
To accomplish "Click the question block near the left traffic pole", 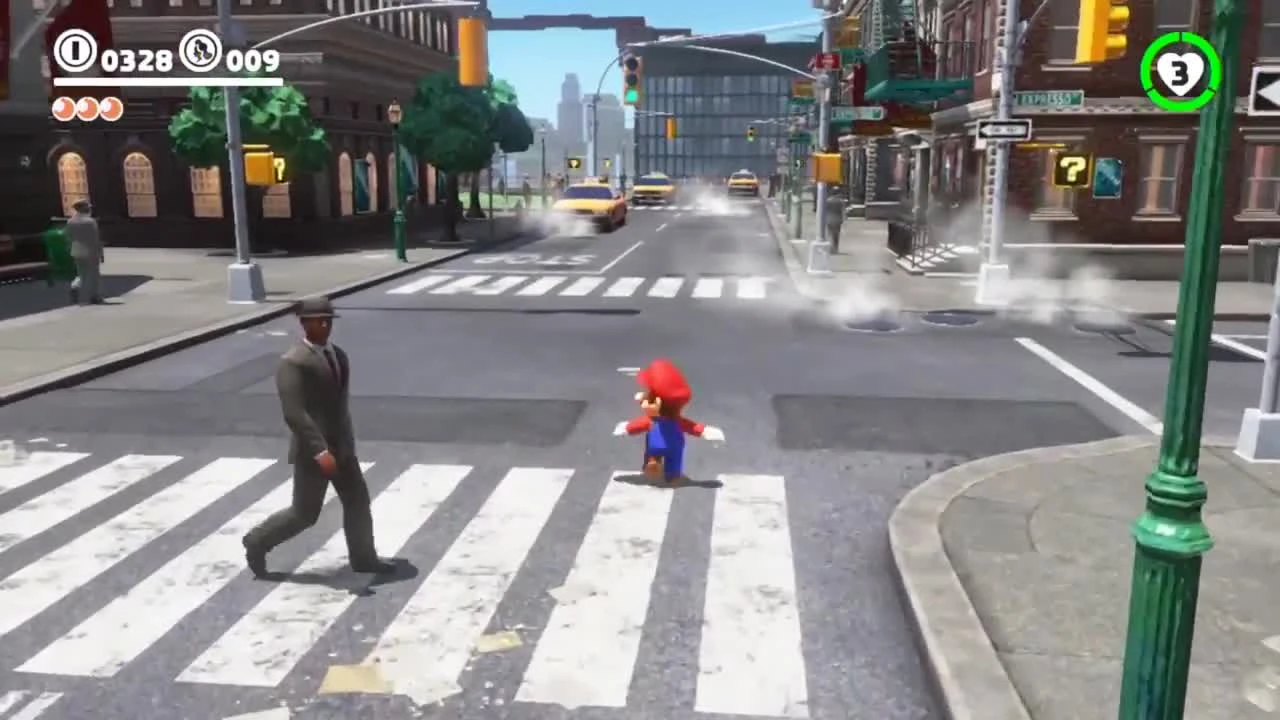I will coord(256,165).
